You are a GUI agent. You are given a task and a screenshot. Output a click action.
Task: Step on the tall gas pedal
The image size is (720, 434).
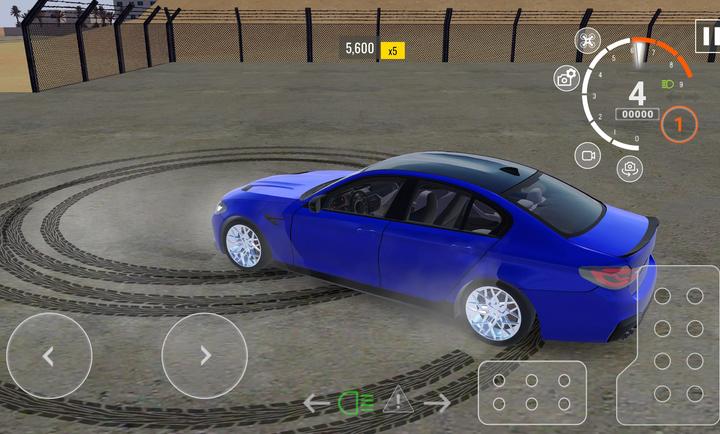[x=677, y=343]
